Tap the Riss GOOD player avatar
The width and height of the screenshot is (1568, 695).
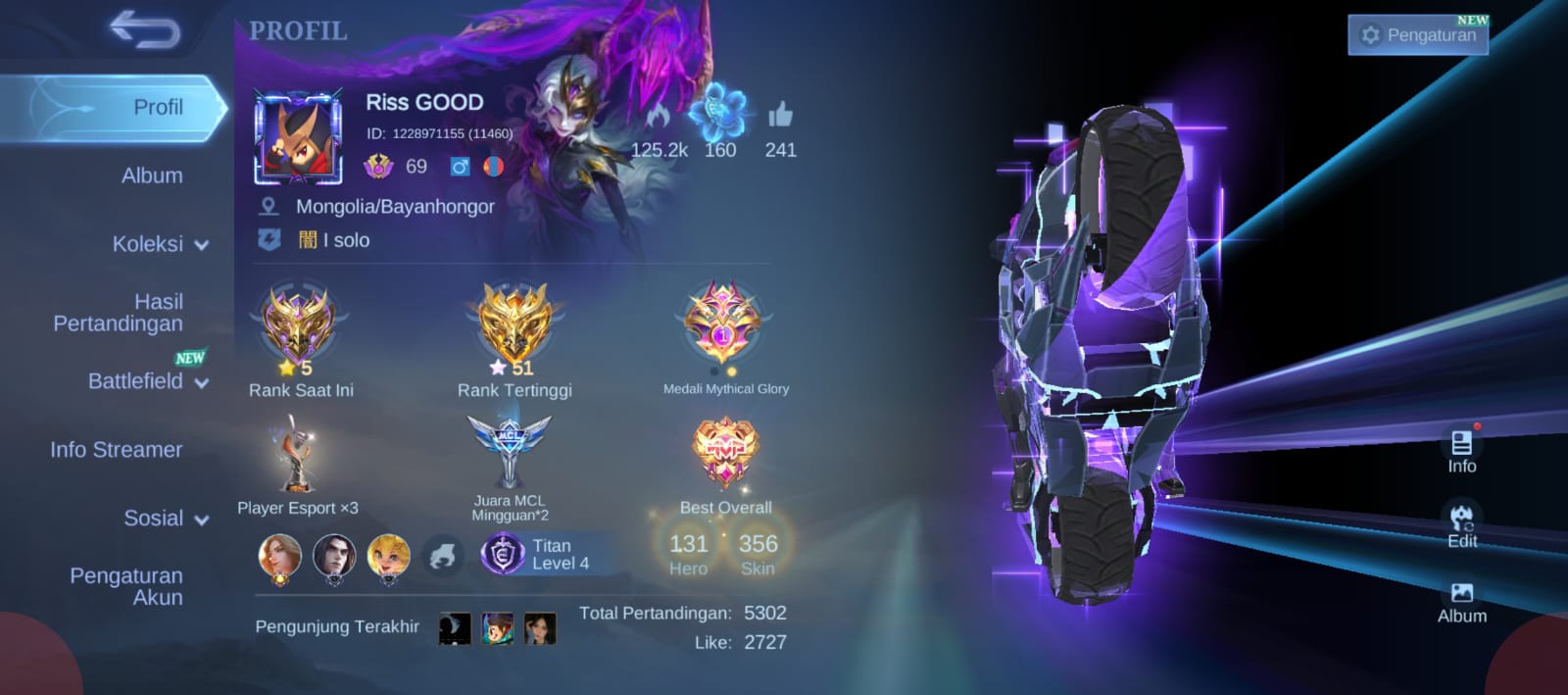click(299, 137)
